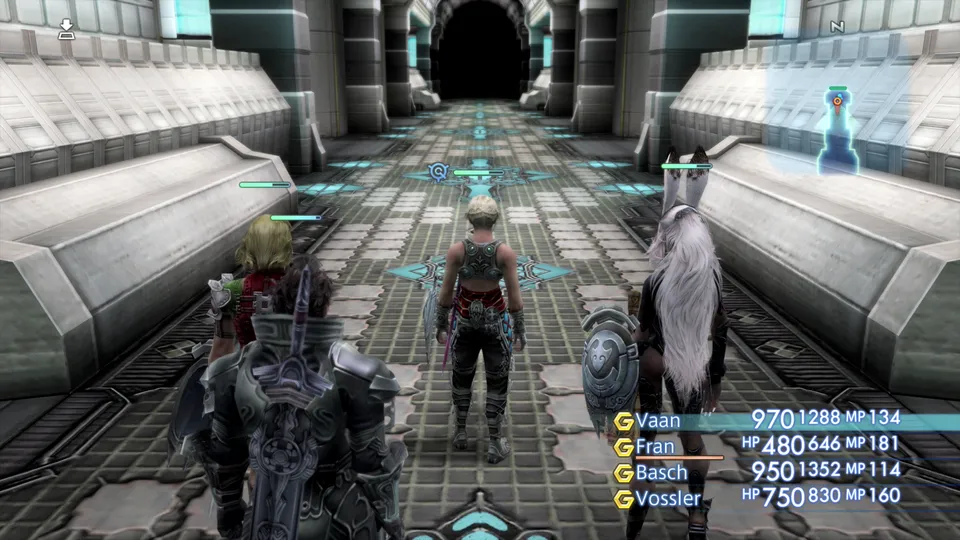Pick Basch from the party list
Screen dimensions: 960x540
point(662,471)
